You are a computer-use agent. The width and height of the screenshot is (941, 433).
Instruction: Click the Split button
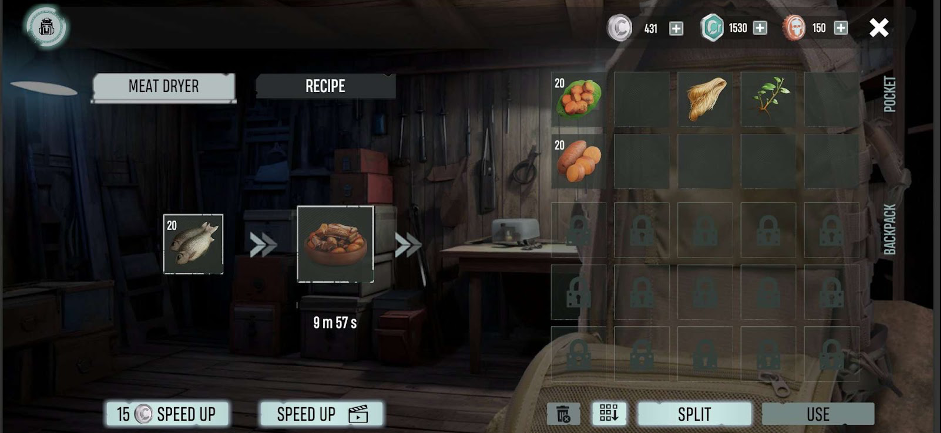[x=694, y=414]
